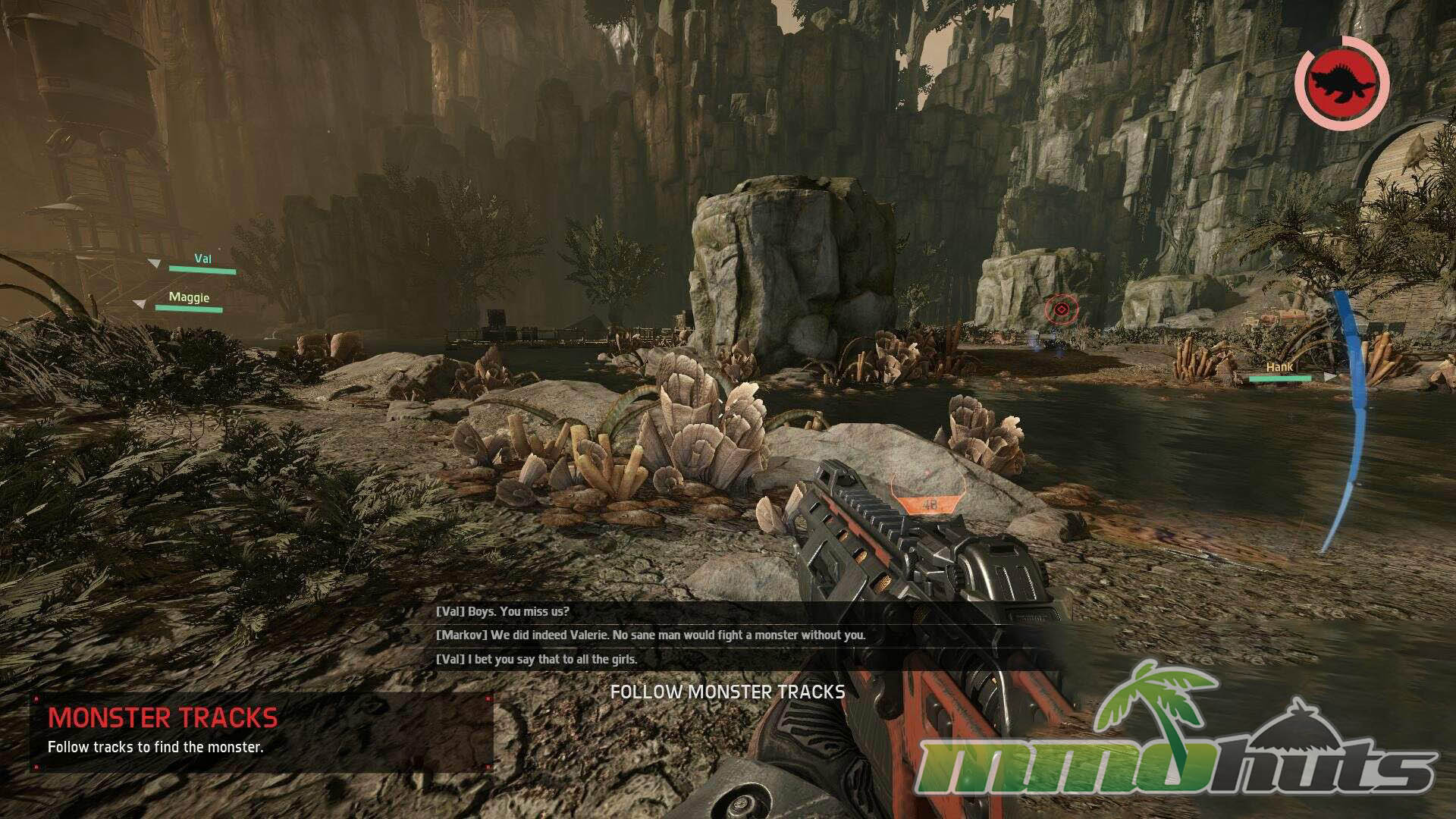The height and width of the screenshot is (819, 1456).
Task: Select the Val teammate marker
Action: [202, 262]
